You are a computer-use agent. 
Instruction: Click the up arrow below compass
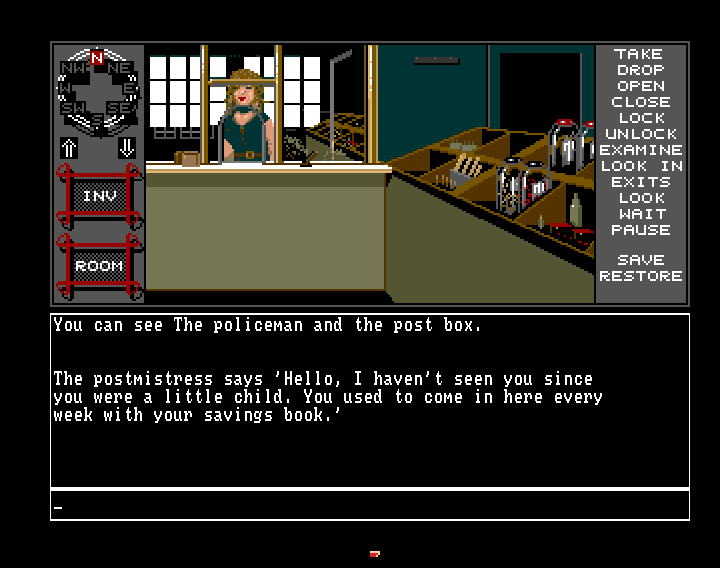69,147
